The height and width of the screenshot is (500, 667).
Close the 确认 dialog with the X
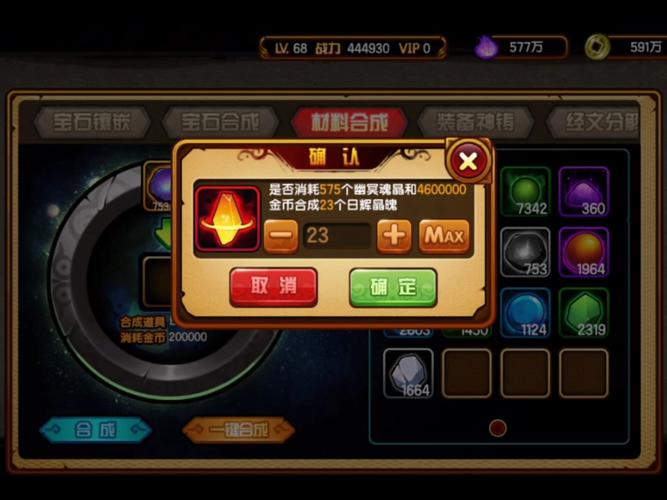point(467,160)
